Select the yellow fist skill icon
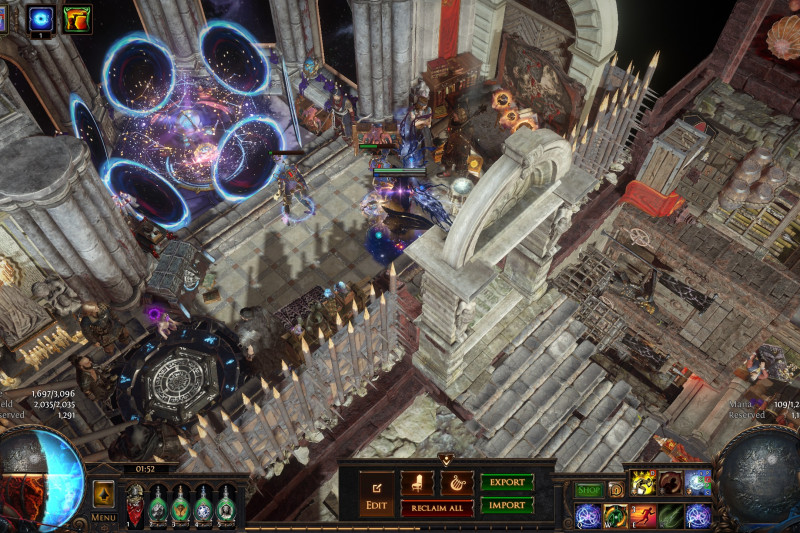 (643, 483)
